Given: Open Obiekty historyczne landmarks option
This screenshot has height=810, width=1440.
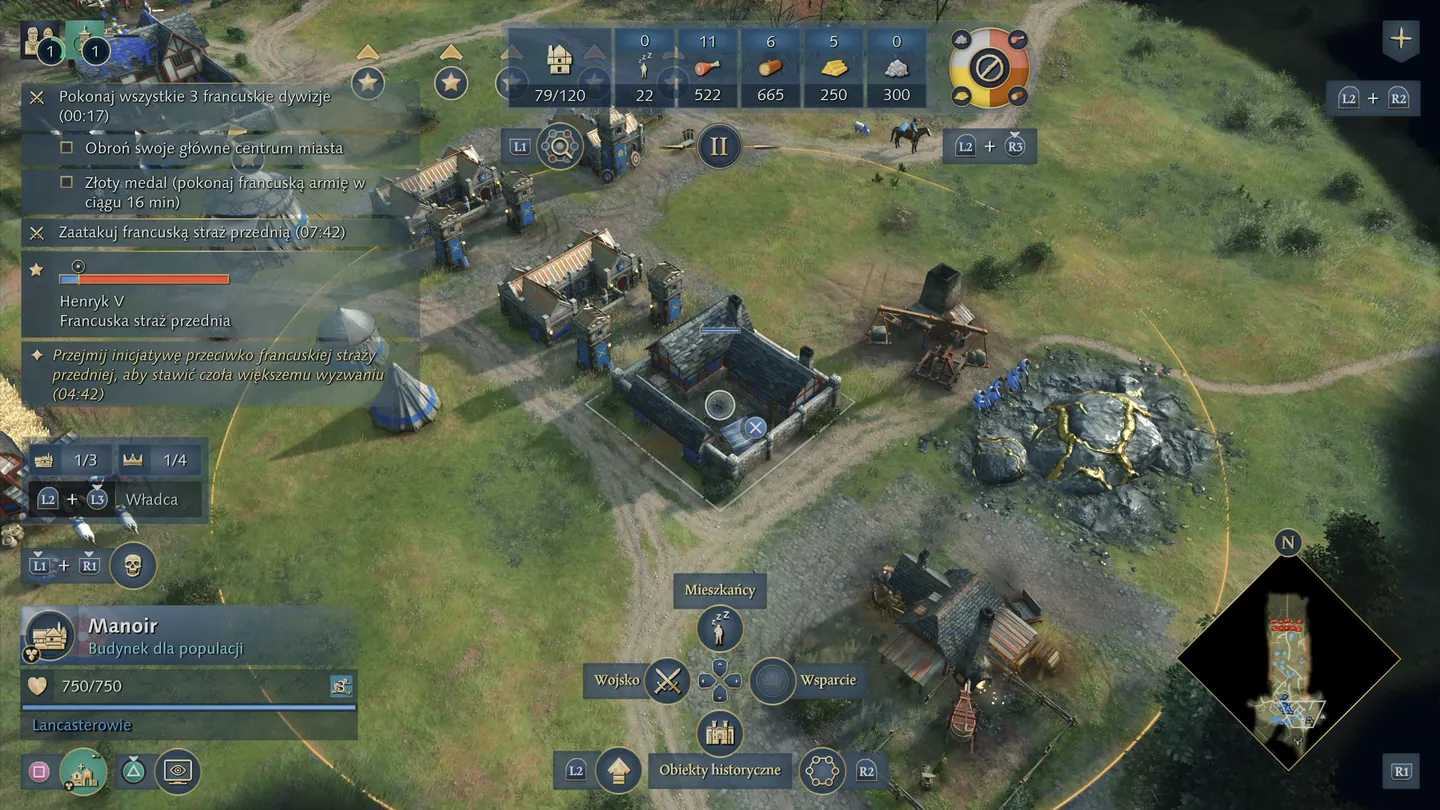Looking at the screenshot, I should [720, 735].
